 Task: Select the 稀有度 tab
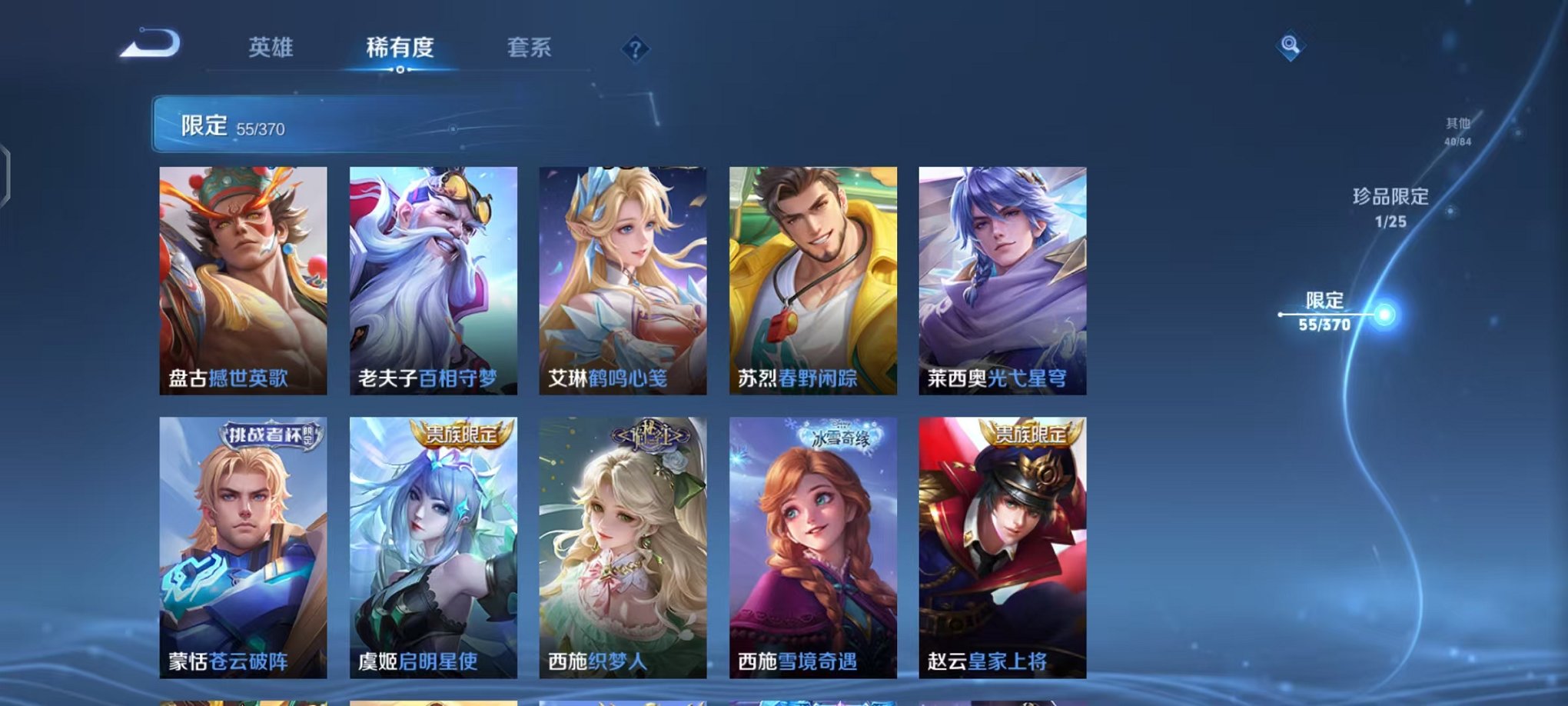(x=401, y=48)
